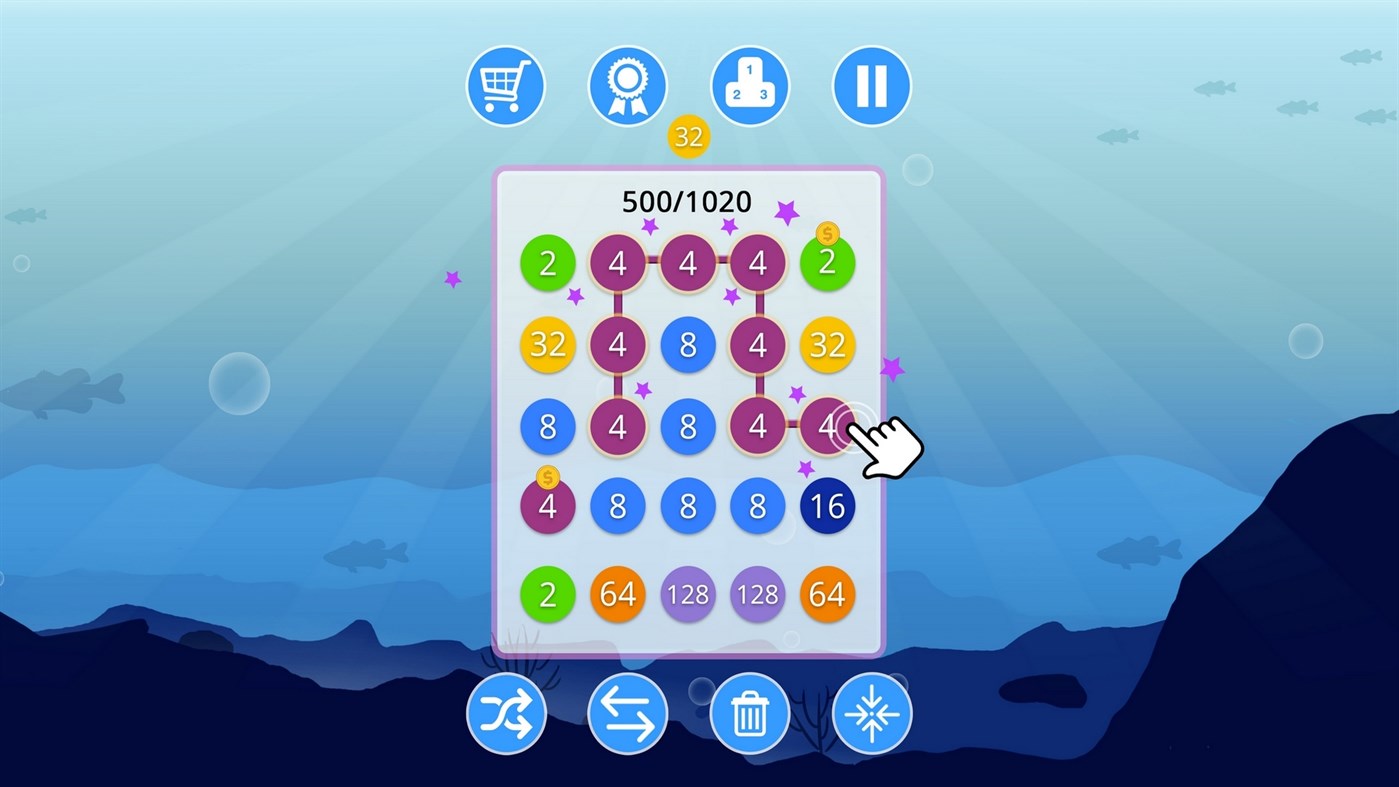Select the yellow 32 bubble on the right
Viewport: 1399px width, 787px height.
pos(828,345)
